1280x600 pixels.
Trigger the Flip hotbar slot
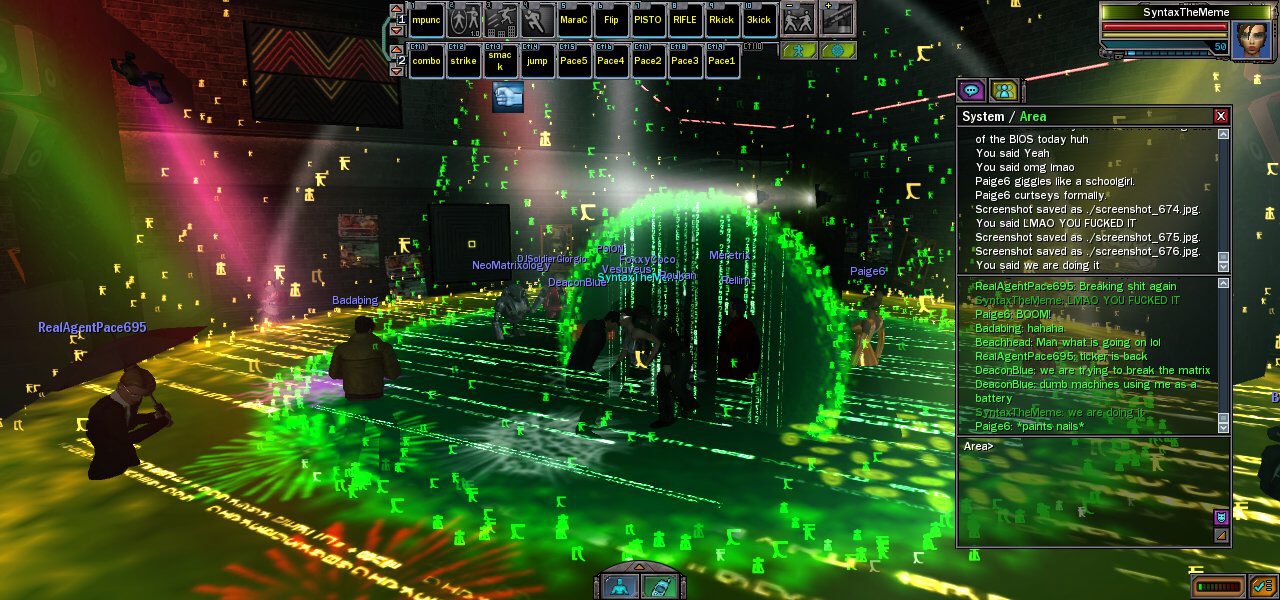pyautogui.click(x=611, y=20)
